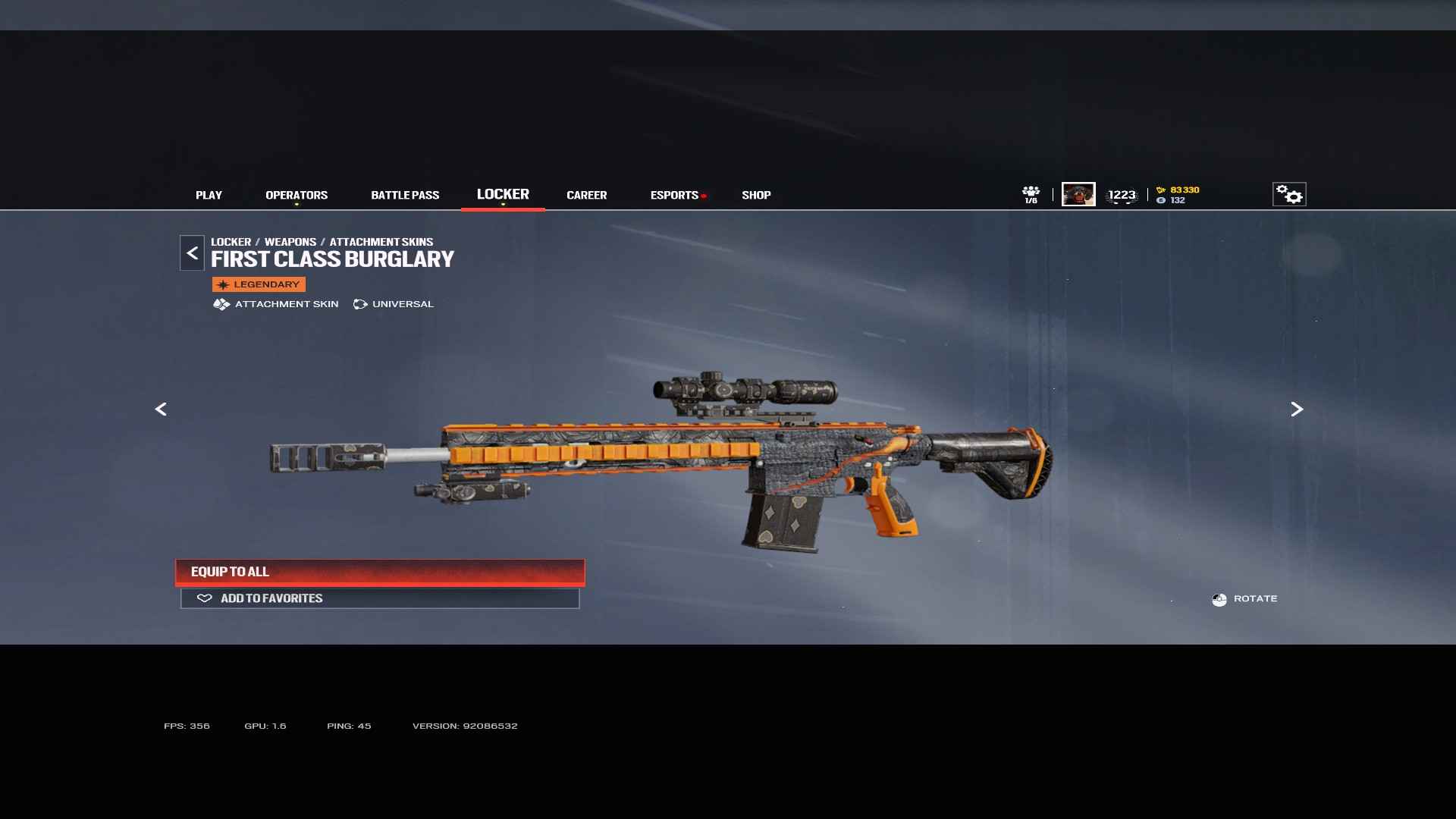Go to the Battle Pass tab

(405, 195)
